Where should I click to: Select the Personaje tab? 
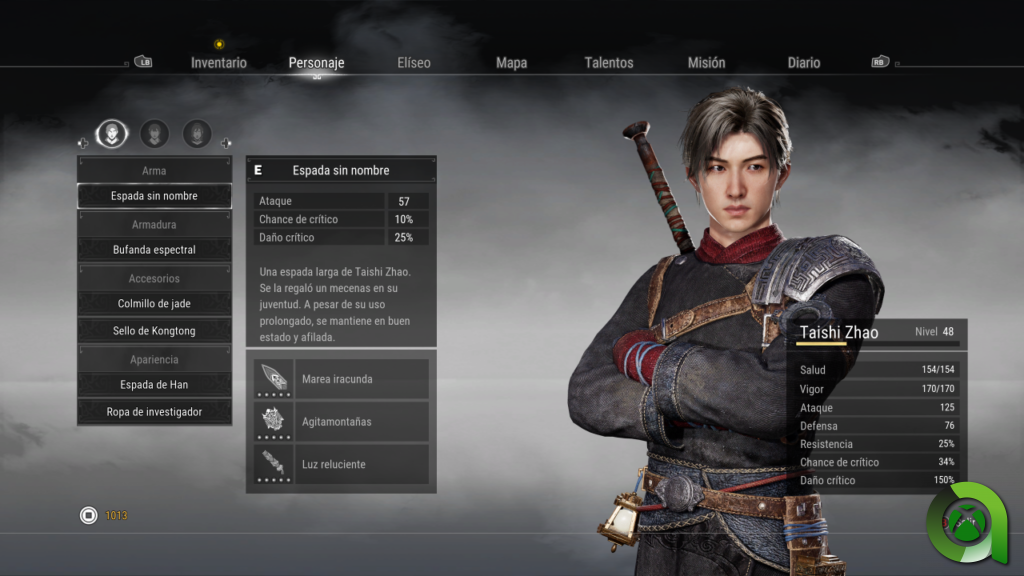316,63
